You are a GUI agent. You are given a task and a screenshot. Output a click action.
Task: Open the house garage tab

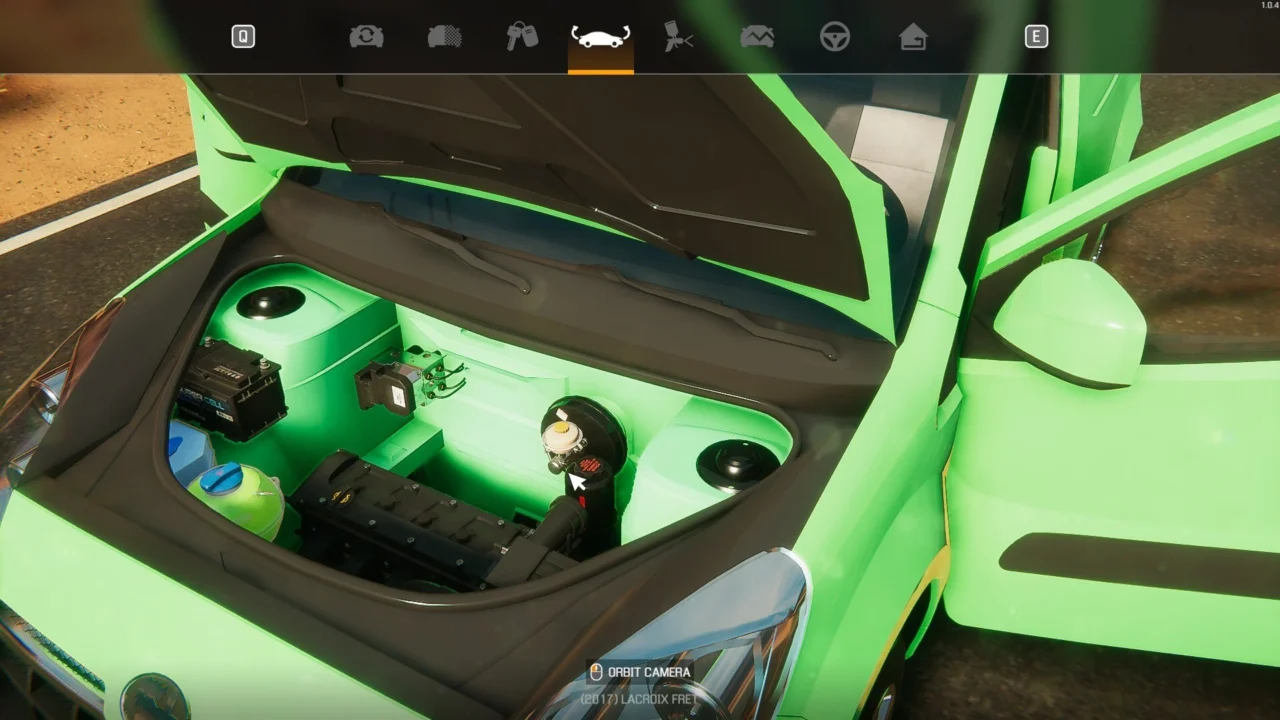click(x=913, y=37)
